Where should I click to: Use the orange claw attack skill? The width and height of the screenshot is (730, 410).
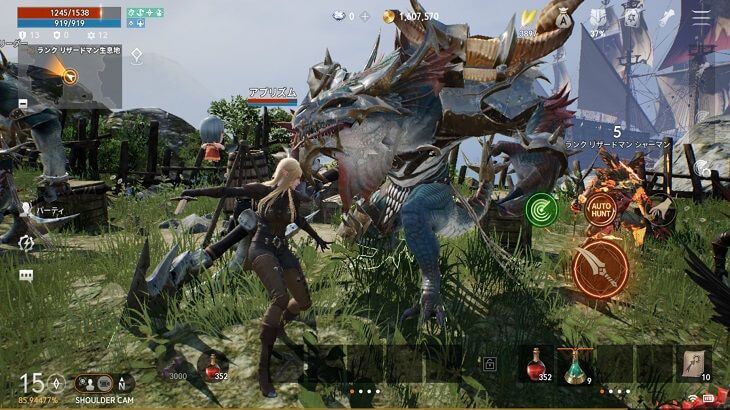601,269
